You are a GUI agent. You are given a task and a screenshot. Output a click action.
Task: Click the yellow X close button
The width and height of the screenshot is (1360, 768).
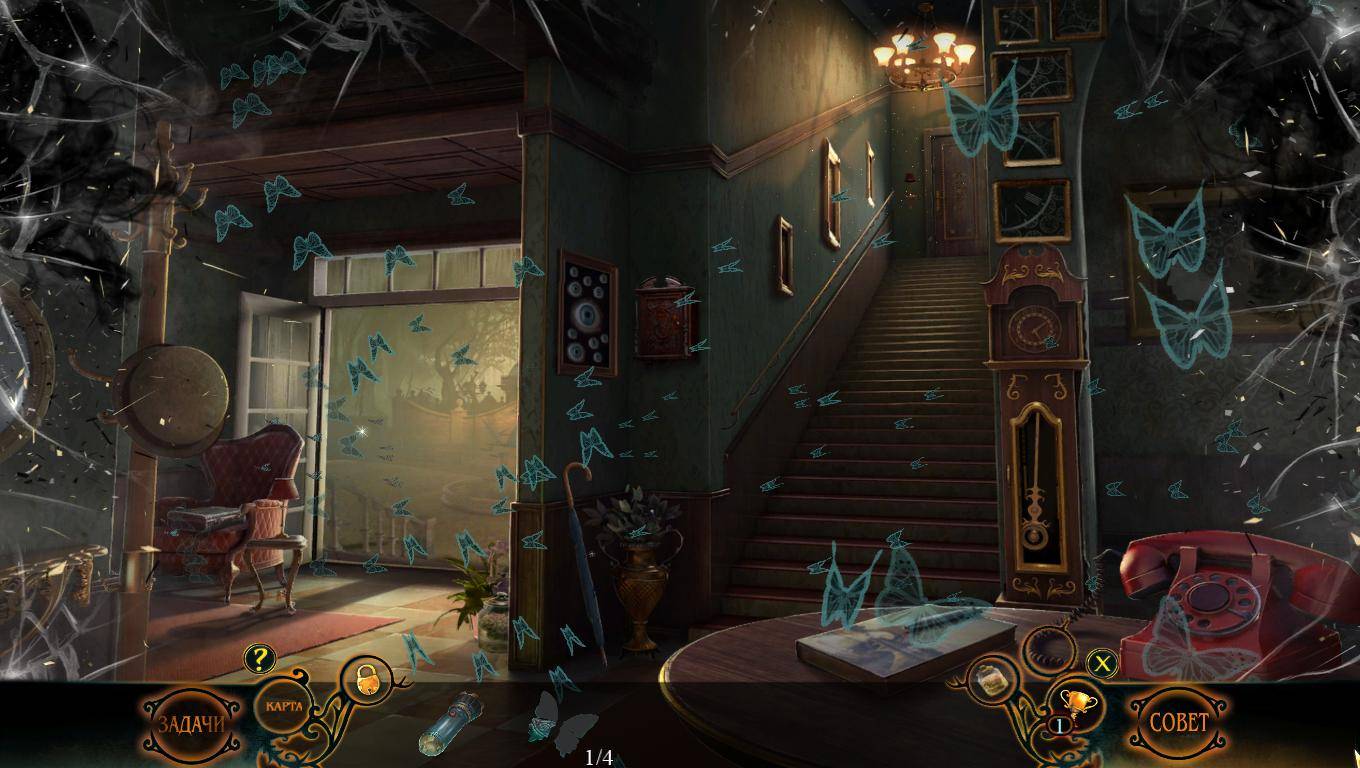1102,662
